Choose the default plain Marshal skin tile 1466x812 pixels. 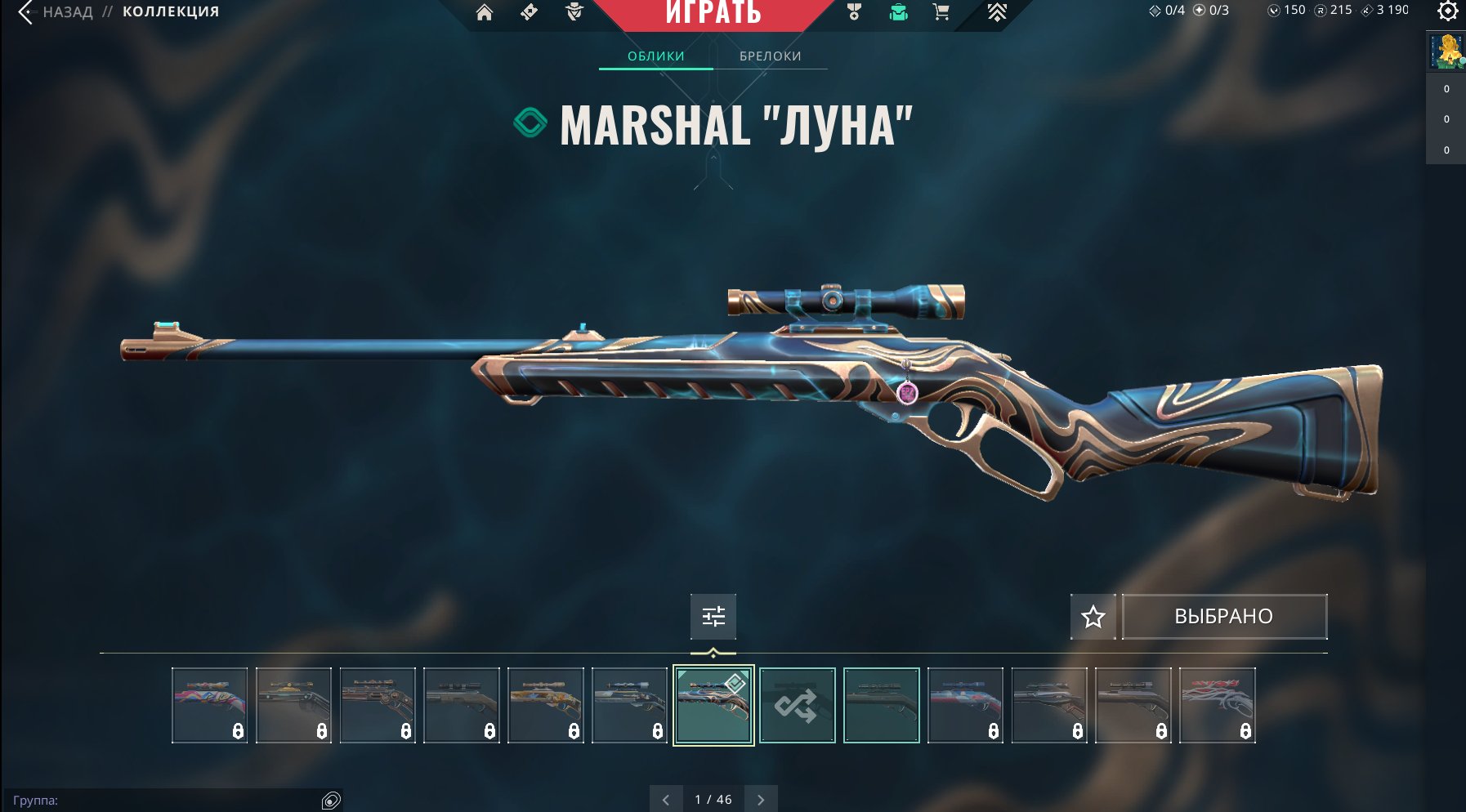click(881, 705)
